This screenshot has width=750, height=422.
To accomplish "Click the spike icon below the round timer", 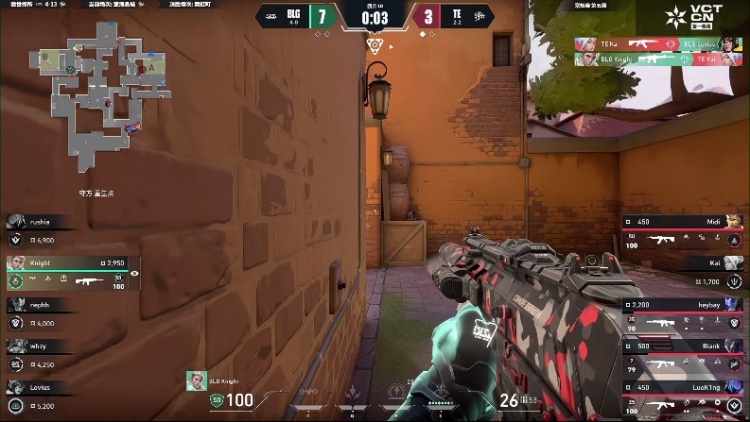I will tap(375, 46).
